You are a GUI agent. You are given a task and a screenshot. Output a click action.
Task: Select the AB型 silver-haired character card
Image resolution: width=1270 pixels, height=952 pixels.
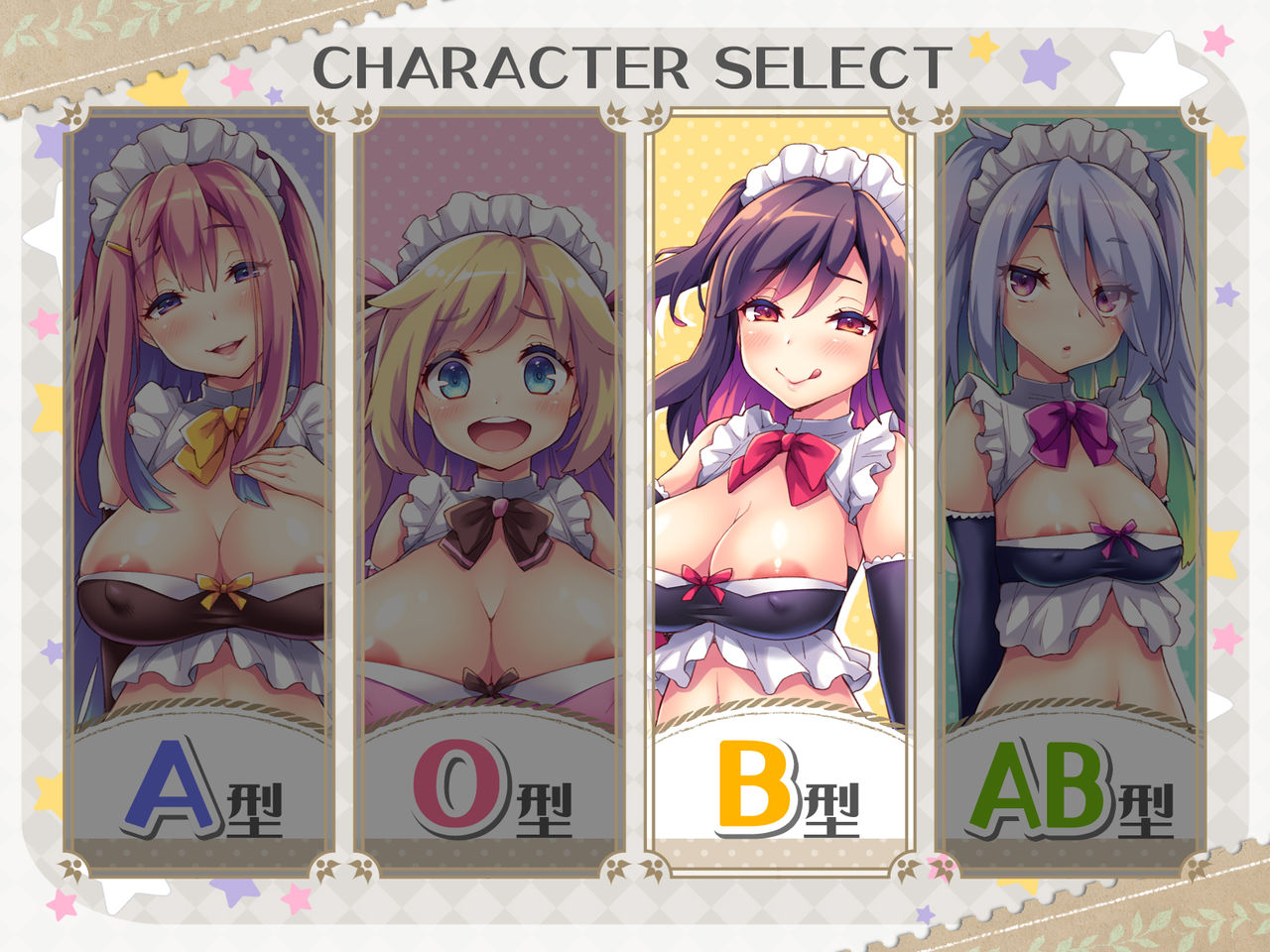coord(1071,491)
